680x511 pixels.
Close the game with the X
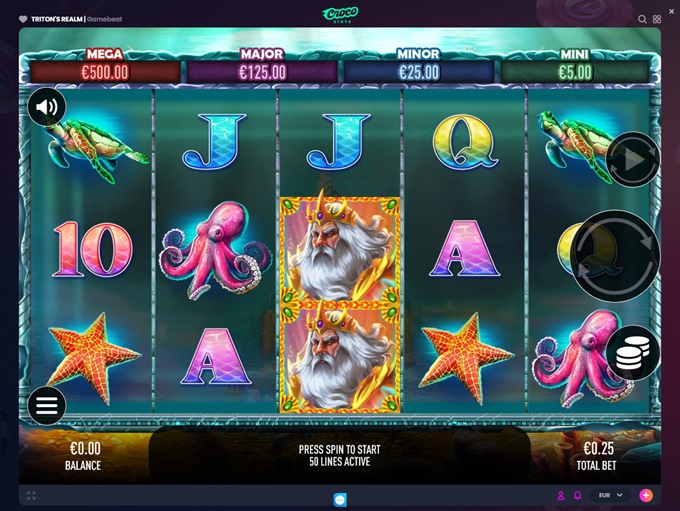(671, 11)
